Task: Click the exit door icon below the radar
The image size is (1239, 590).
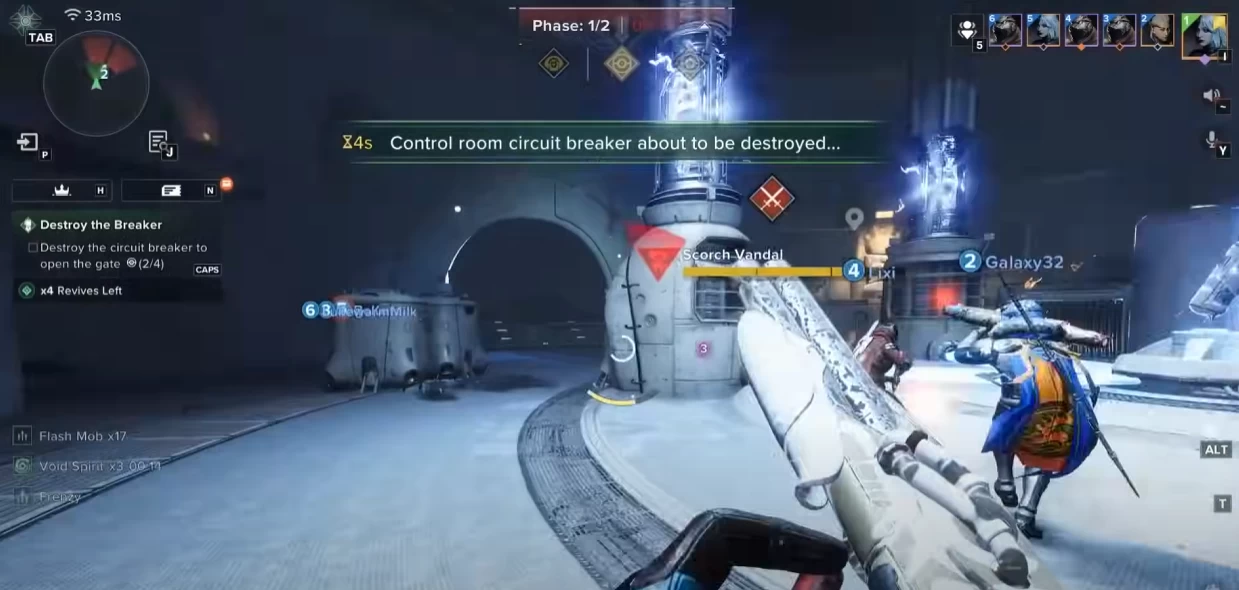Action: tap(28, 142)
